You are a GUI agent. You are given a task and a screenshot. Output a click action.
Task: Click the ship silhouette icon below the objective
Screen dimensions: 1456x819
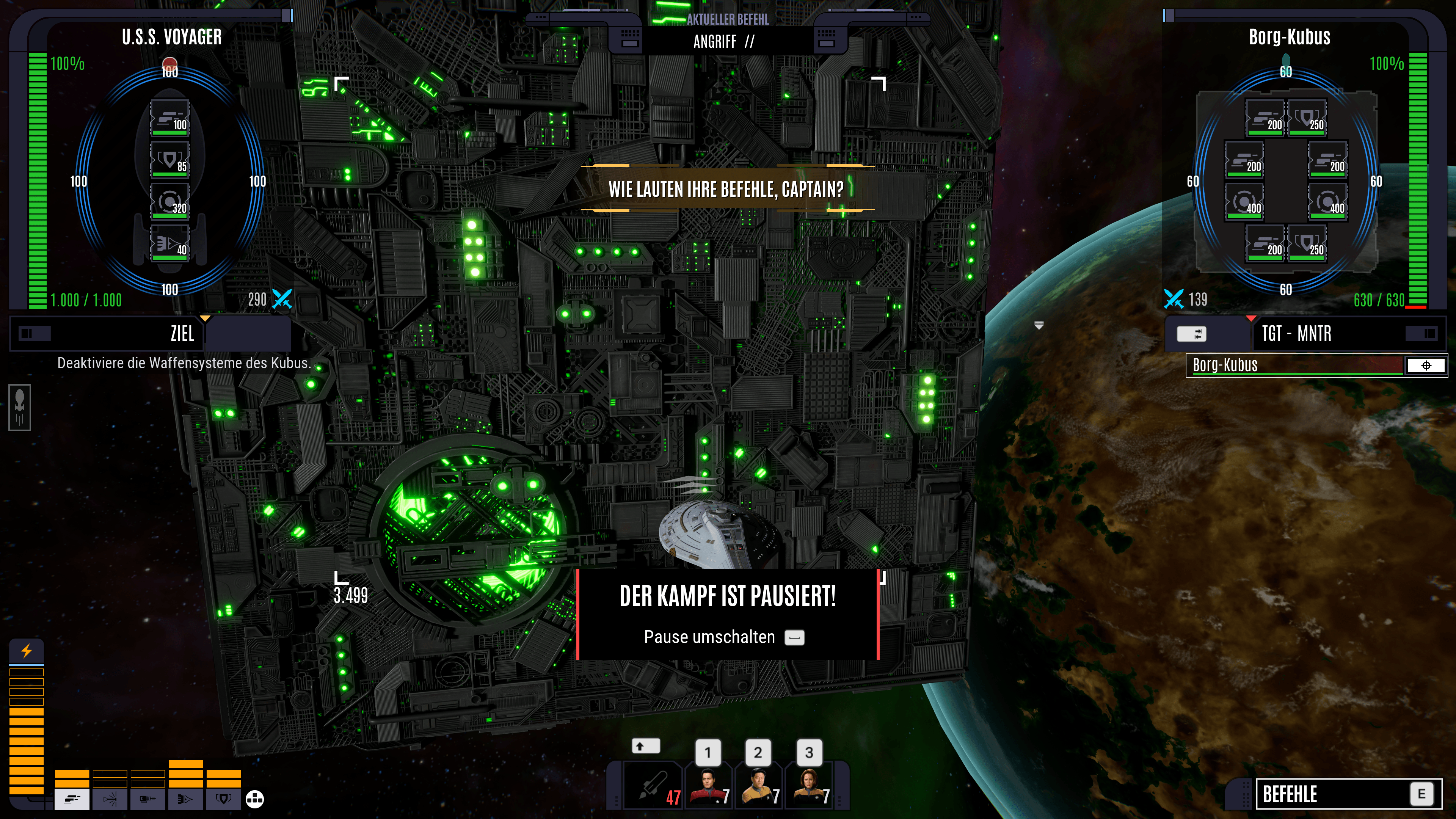[x=20, y=407]
